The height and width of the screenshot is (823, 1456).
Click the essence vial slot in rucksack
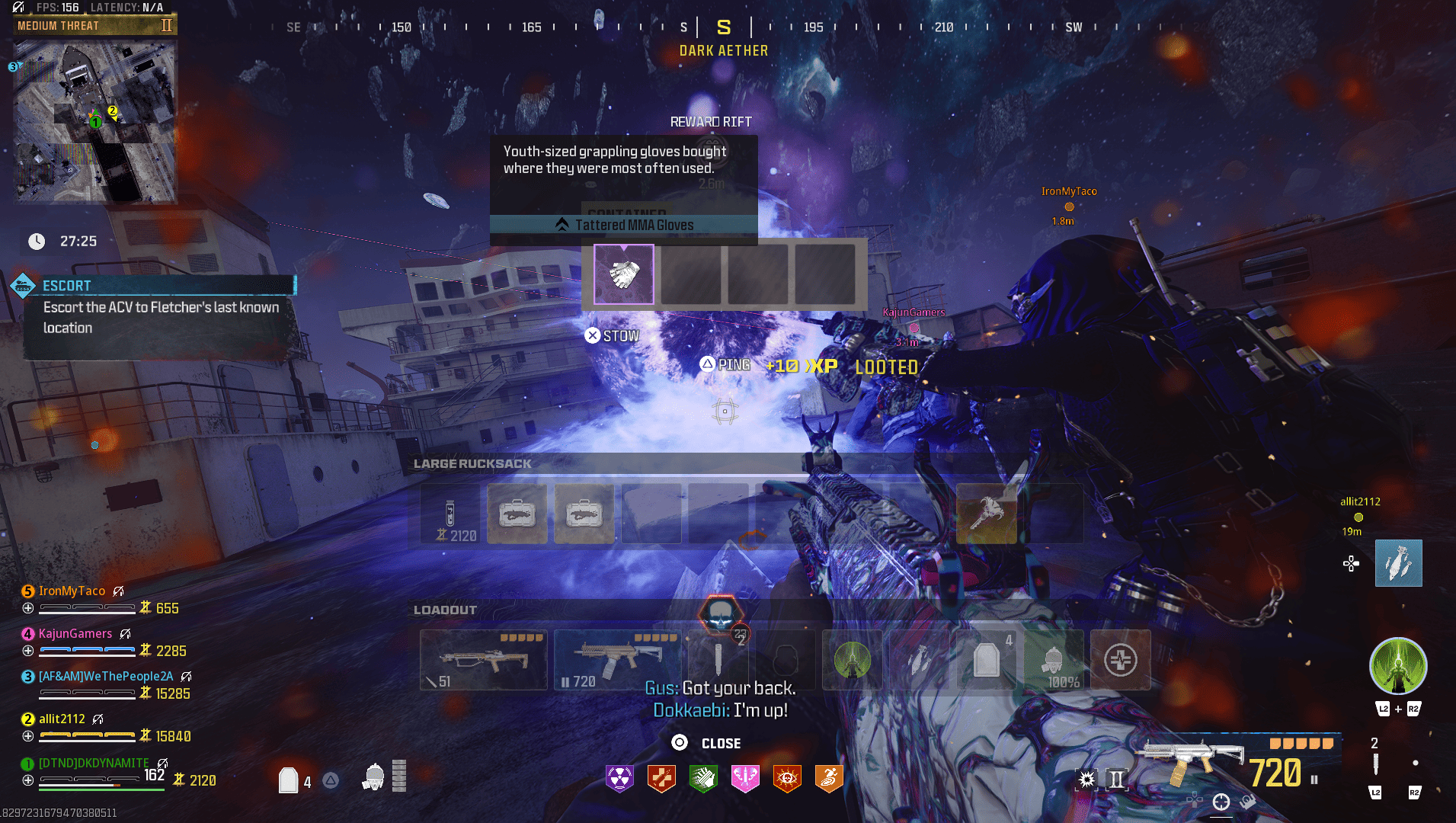tap(452, 514)
